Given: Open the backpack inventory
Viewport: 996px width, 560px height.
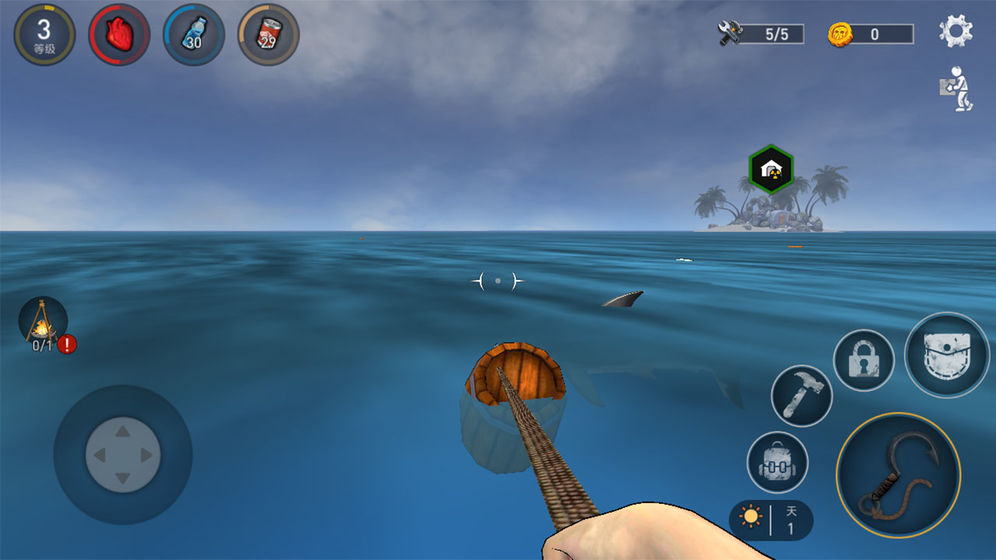Looking at the screenshot, I should pos(777,462).
